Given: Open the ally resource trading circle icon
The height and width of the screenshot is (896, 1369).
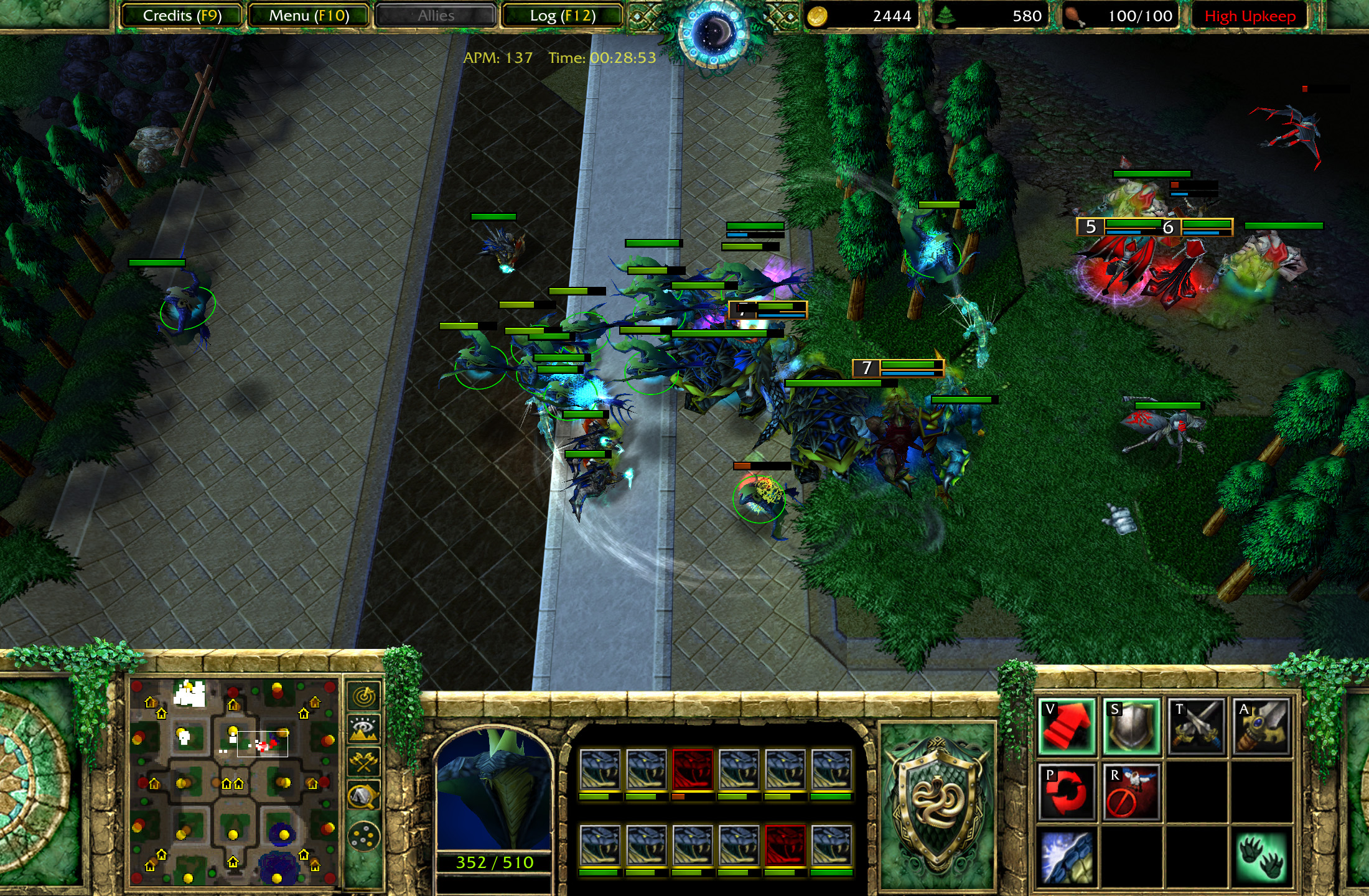Looking at the screenshot, I should click(x=364, y=836).
